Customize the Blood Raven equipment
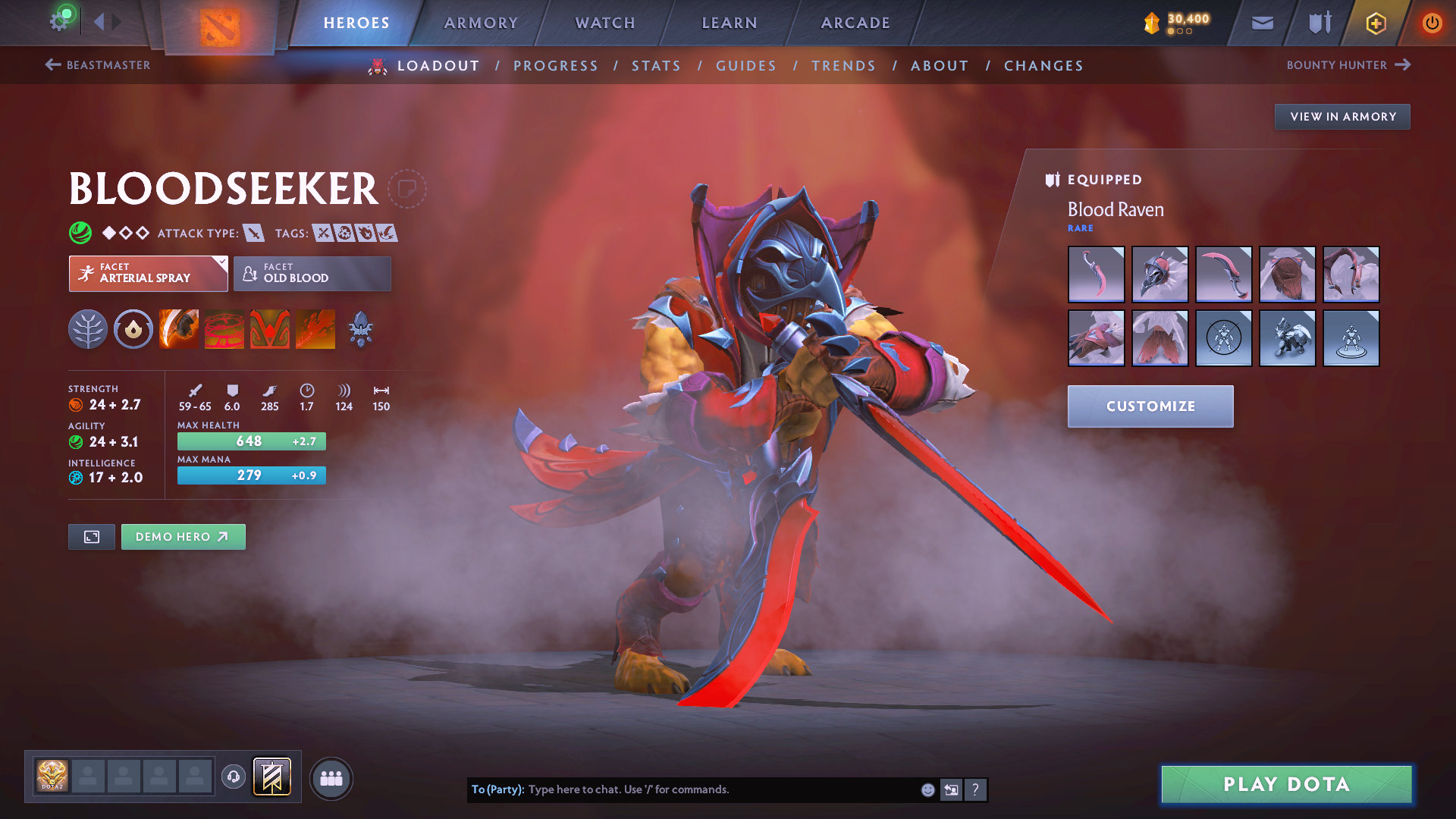The height and width of the screenshot is (819, 1456). click(x=1150, y=406)
